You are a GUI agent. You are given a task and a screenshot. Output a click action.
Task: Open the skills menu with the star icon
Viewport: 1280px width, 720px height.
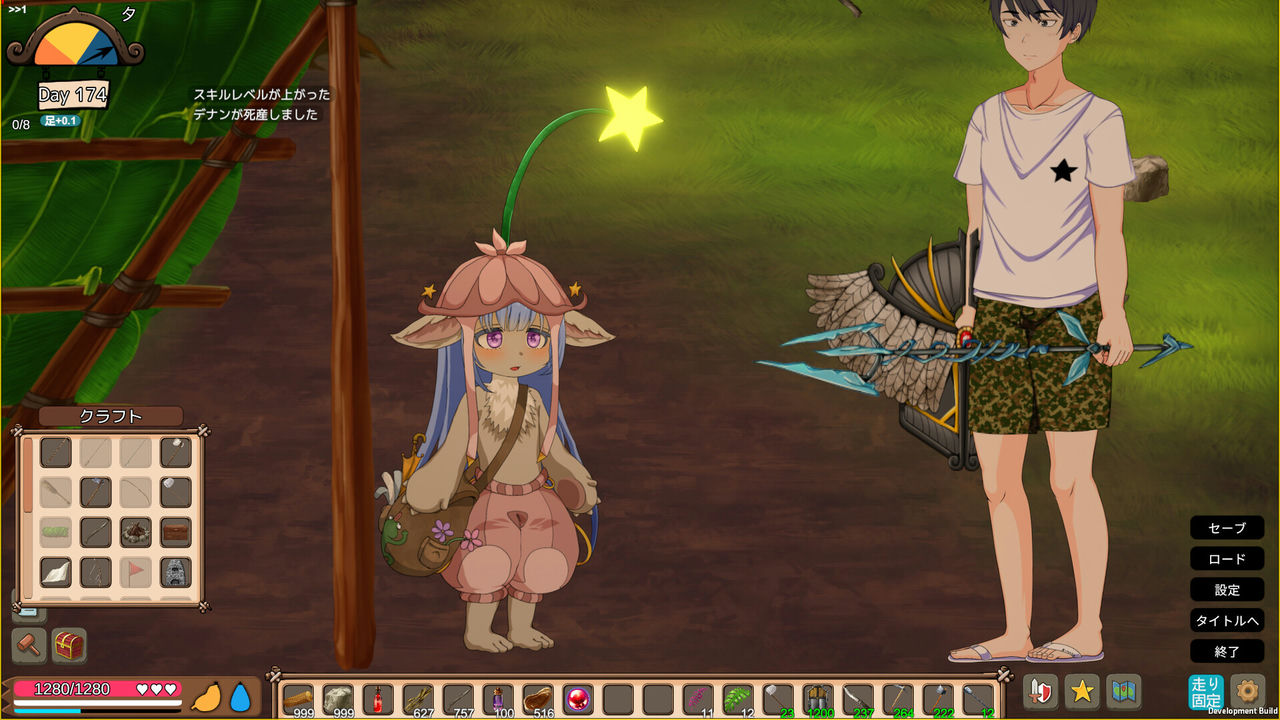(1083, 692)
